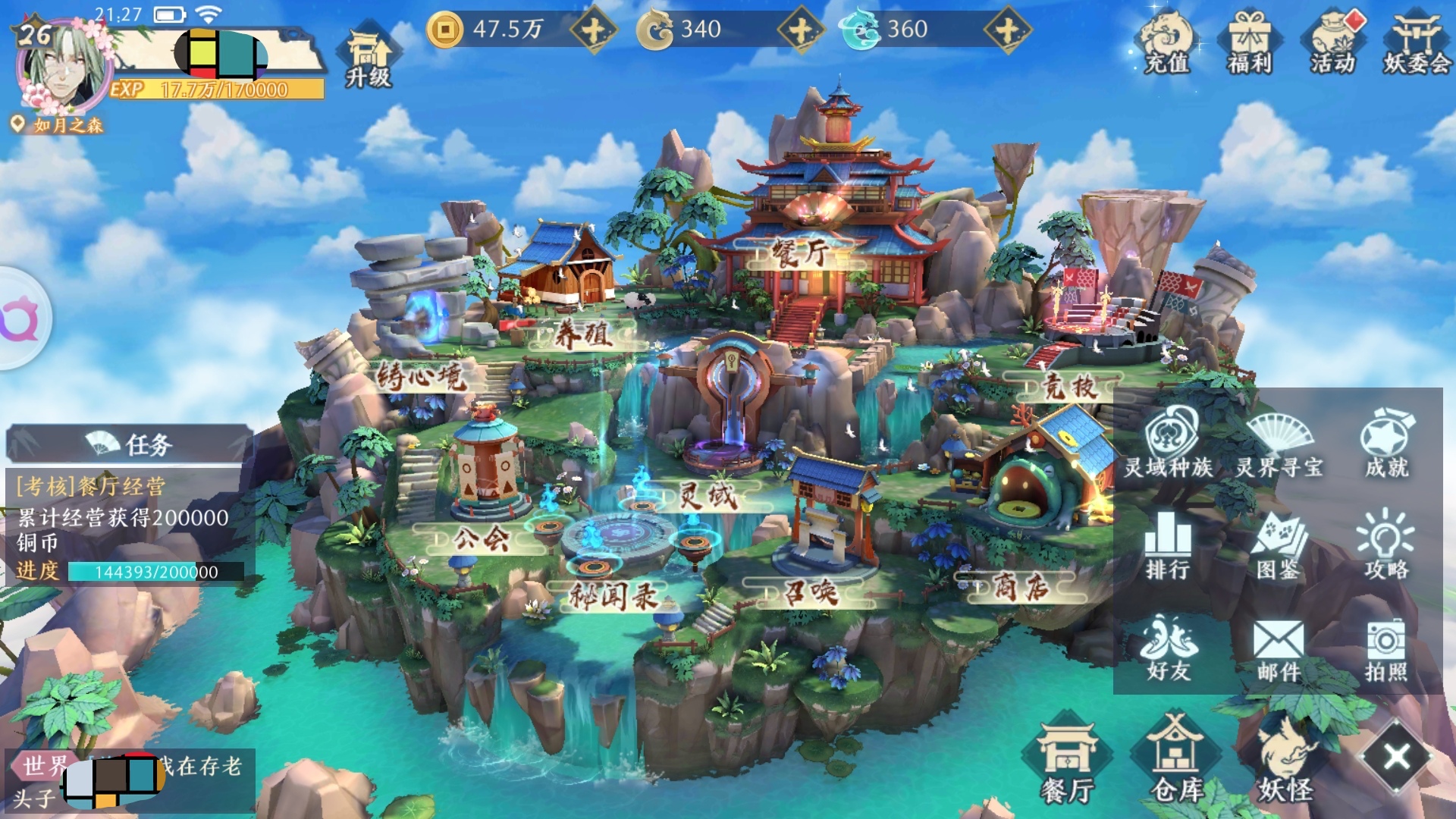The width and height of the screenshot is (1456, 819).
Task: Check the 邮件 mail inbox
Action: click(1279, 649)
